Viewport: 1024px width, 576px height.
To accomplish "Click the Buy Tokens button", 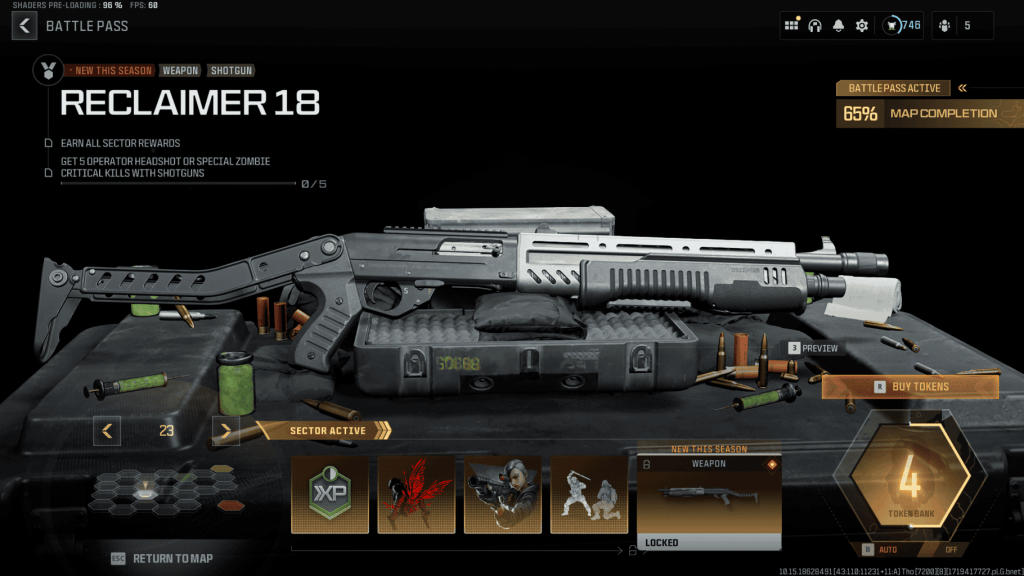I will point(910,386).
